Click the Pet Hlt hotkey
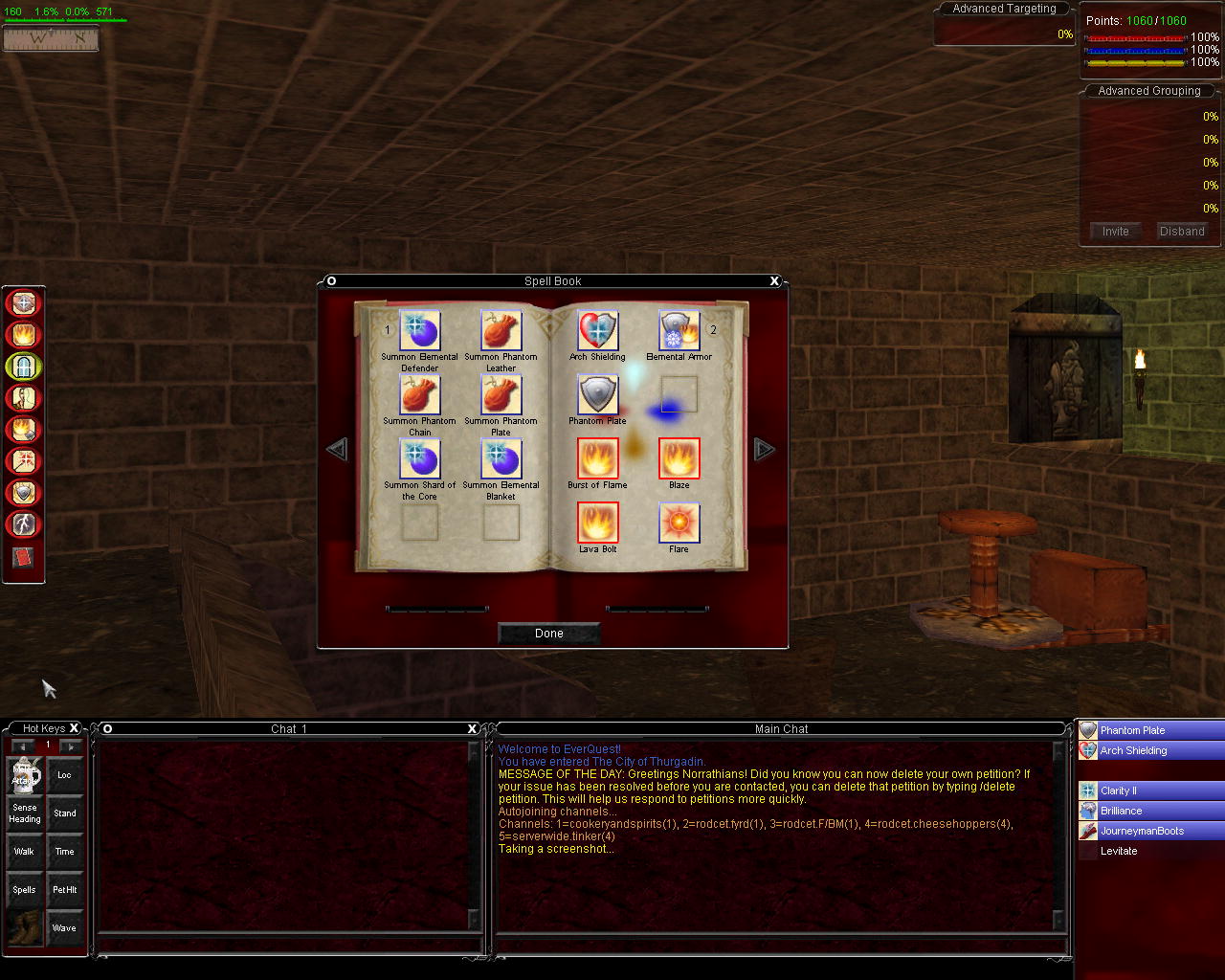Screen dimensions: 1225x980 (x=64, y=890)
